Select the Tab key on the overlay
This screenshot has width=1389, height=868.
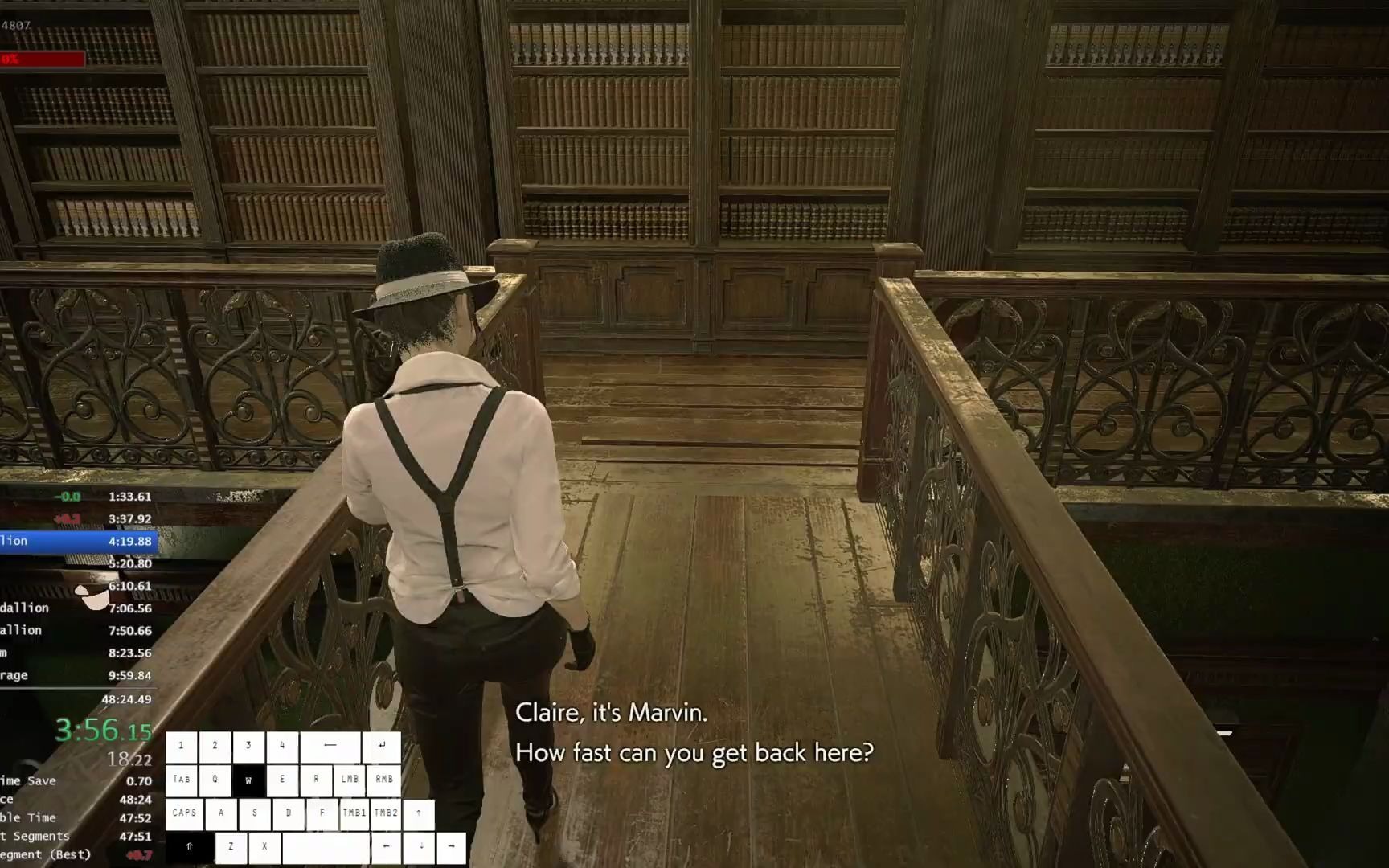181,780
